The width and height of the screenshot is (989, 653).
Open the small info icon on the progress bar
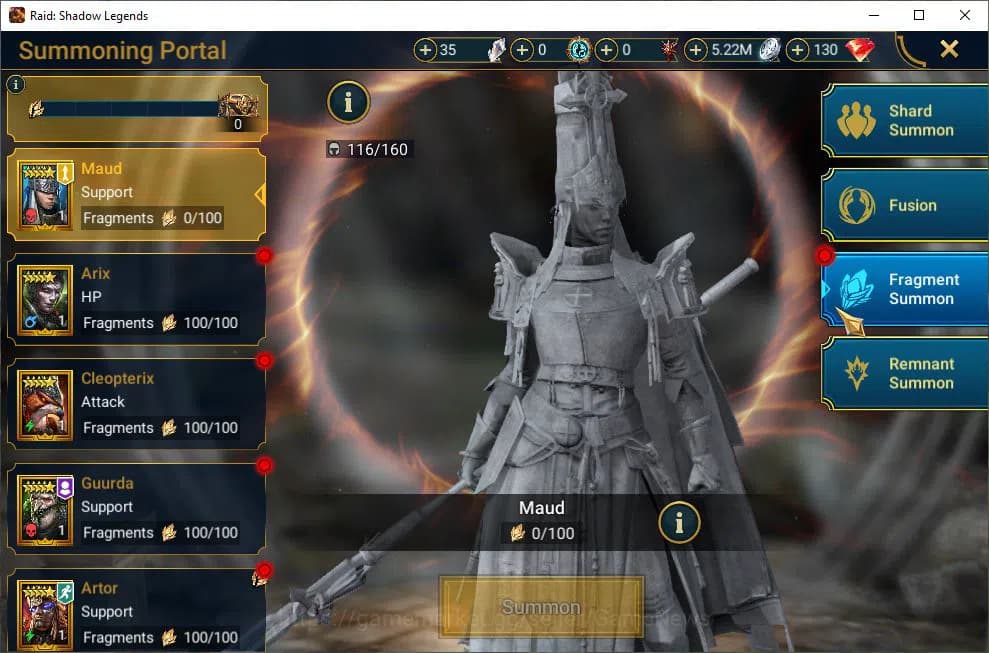click(15, 85)
